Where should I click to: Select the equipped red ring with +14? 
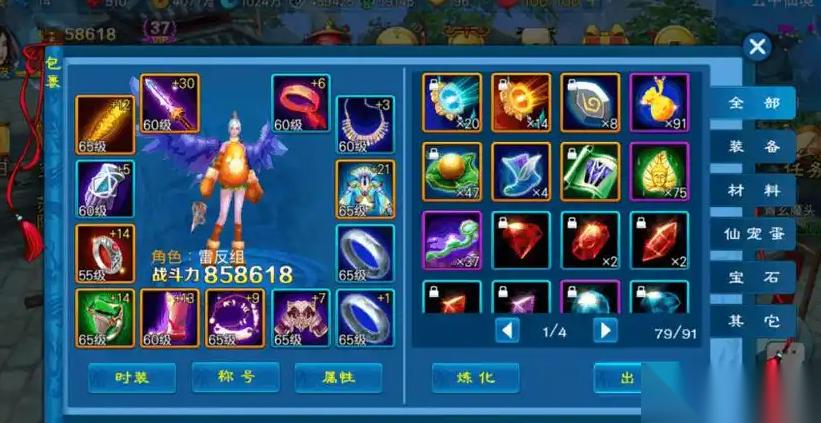tap(105, 254)
